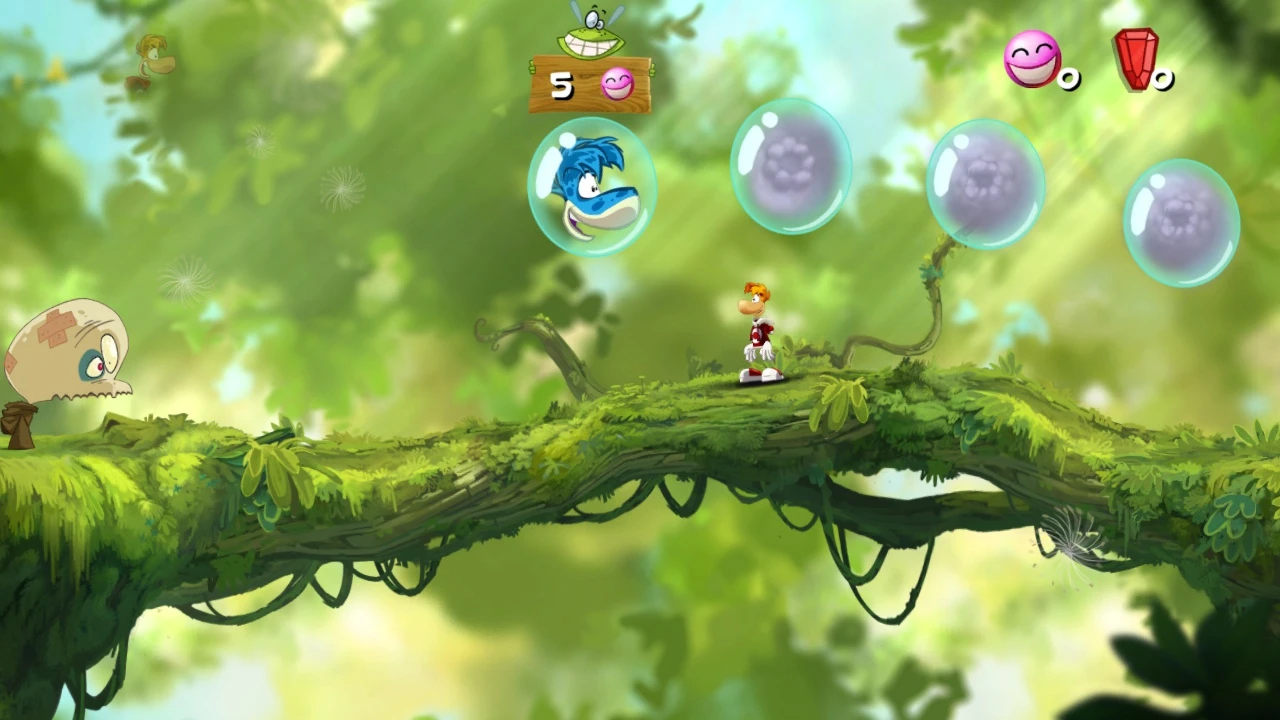Pop the bubble containing trapped Globox
1280x720 pixels.
(592, 185)
